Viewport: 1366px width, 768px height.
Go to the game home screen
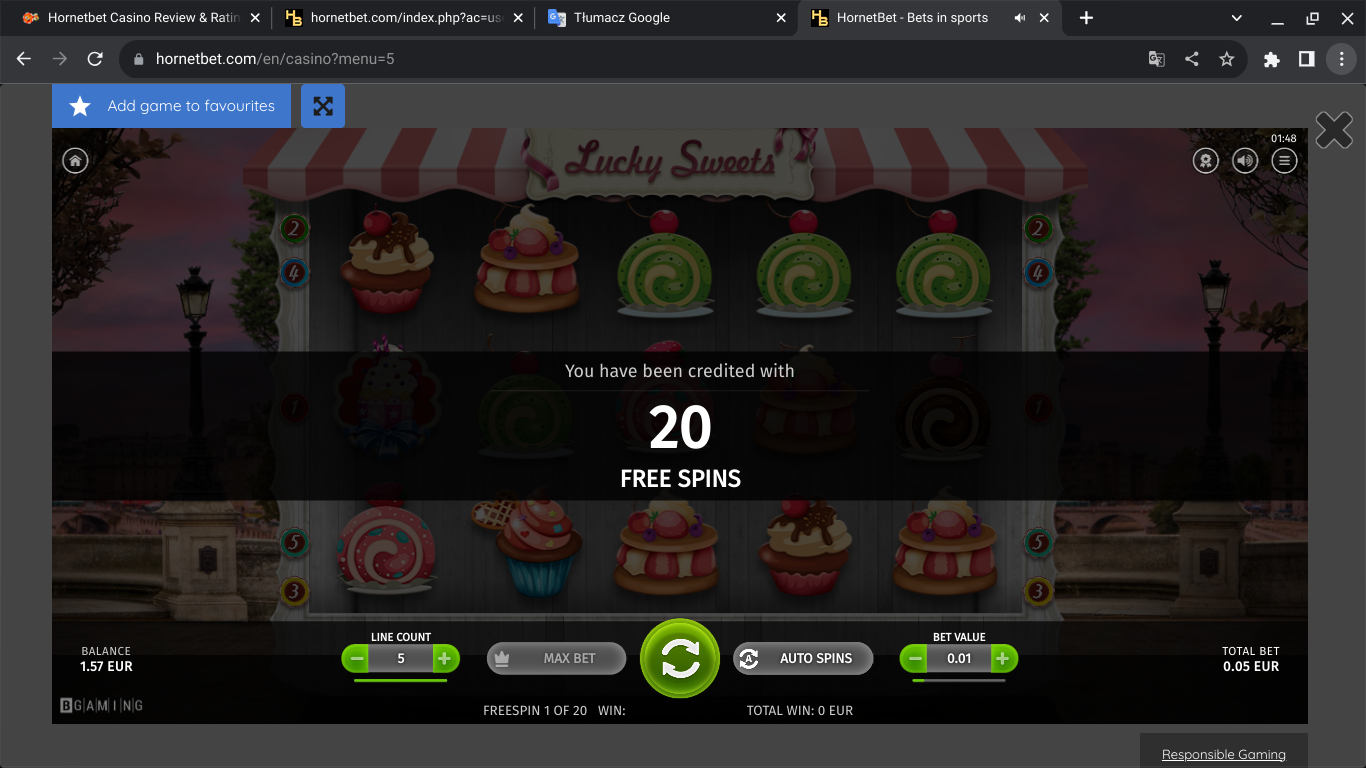click(75, 160)
